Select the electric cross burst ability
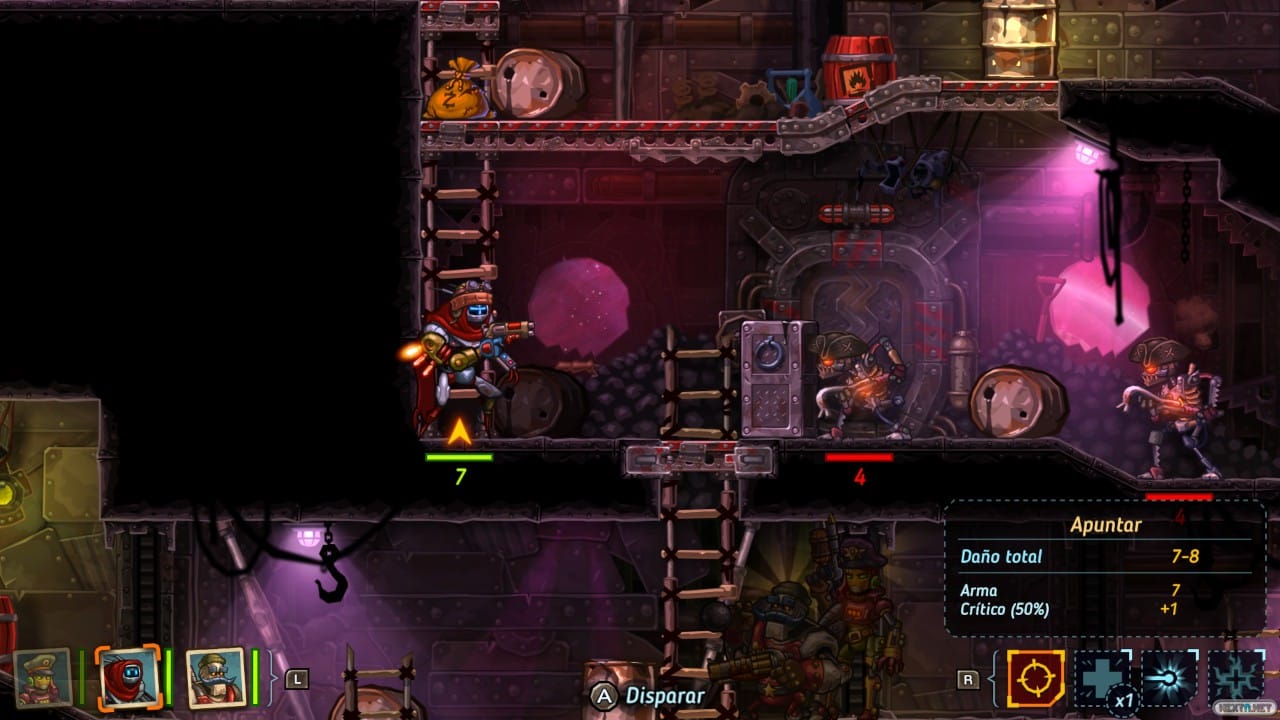 click(x=1237, y=679)
